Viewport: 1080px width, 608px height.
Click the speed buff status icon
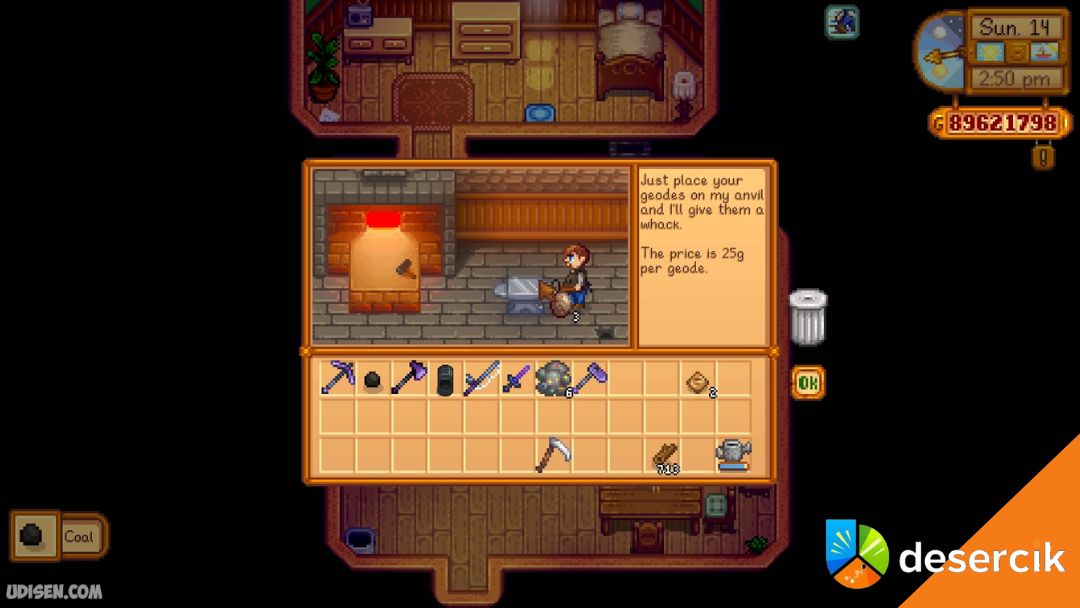[x=841, y=21]
